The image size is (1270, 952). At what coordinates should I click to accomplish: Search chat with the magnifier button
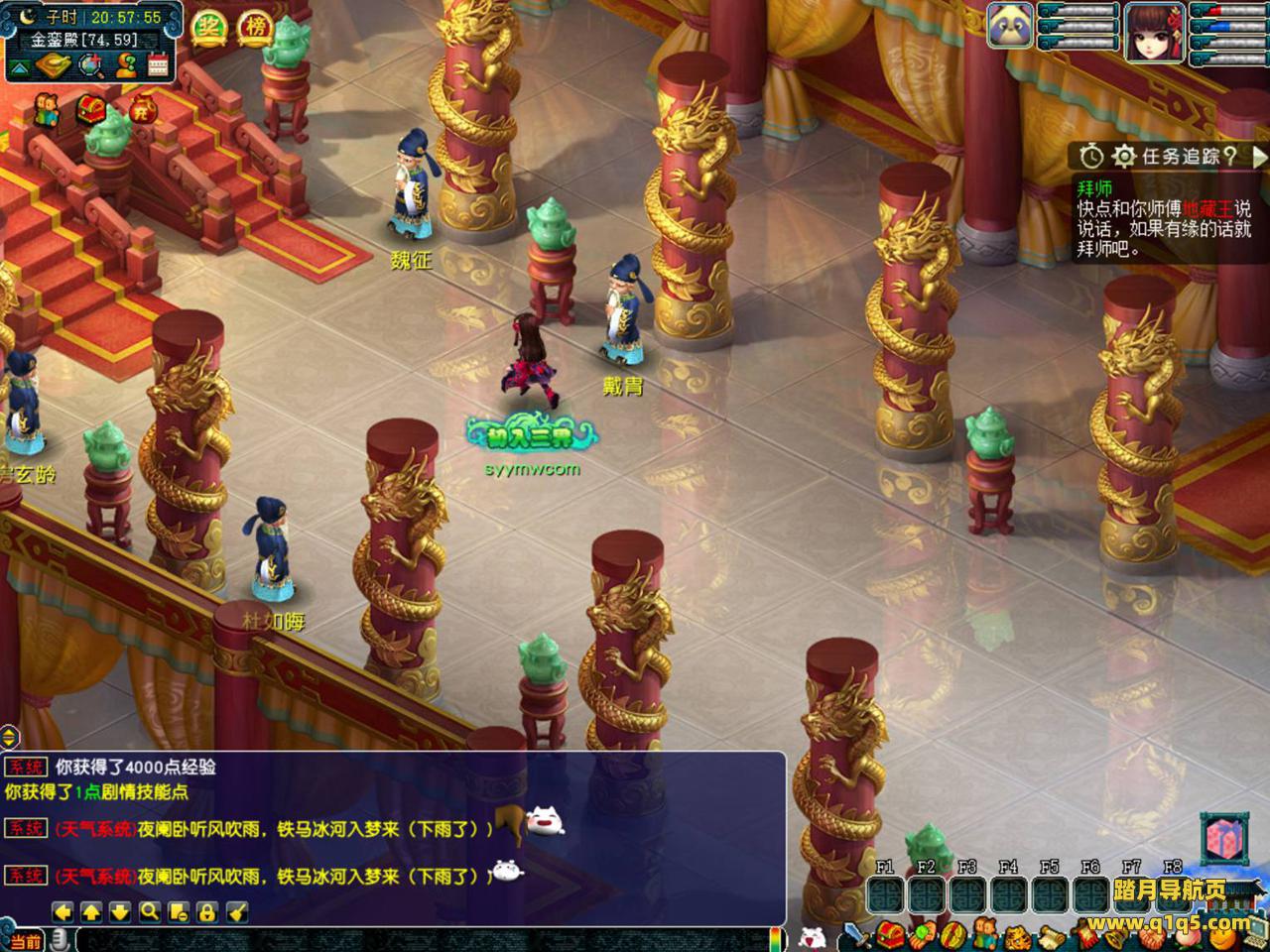coord(149,911)
